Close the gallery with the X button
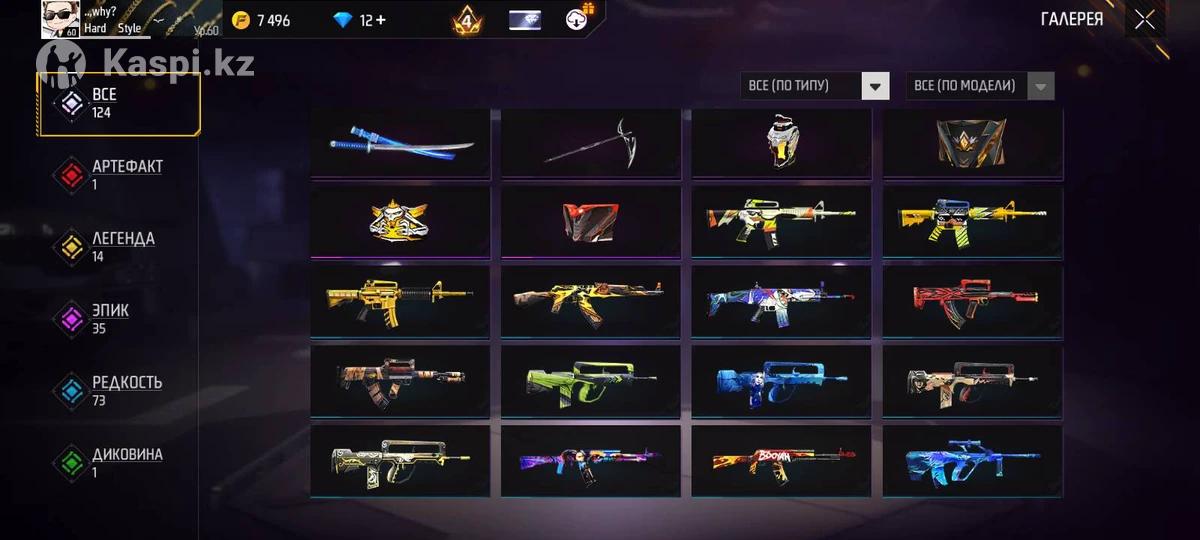The image size is (1200, 540). [1145, 20]
